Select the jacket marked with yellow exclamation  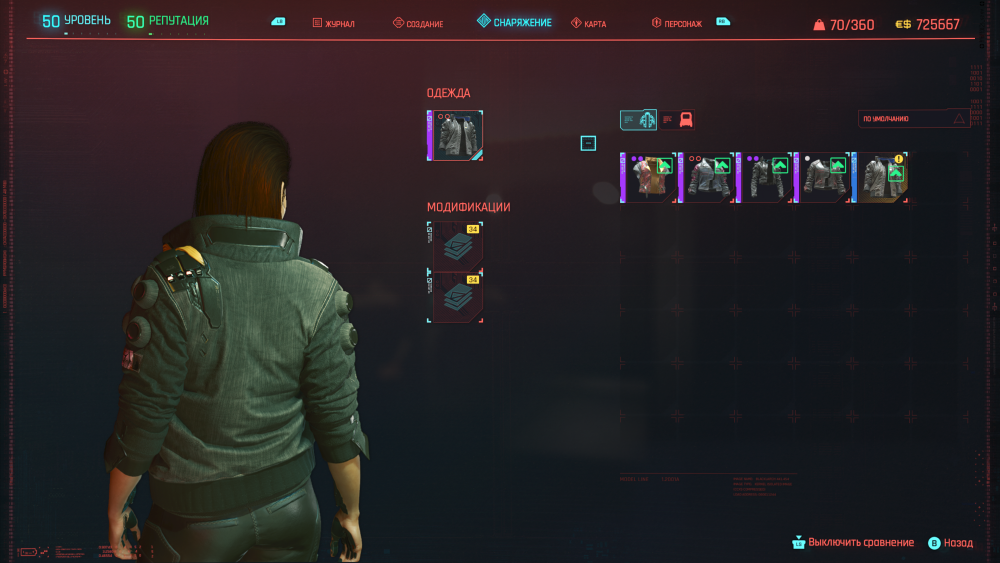[x=882, y=177]
